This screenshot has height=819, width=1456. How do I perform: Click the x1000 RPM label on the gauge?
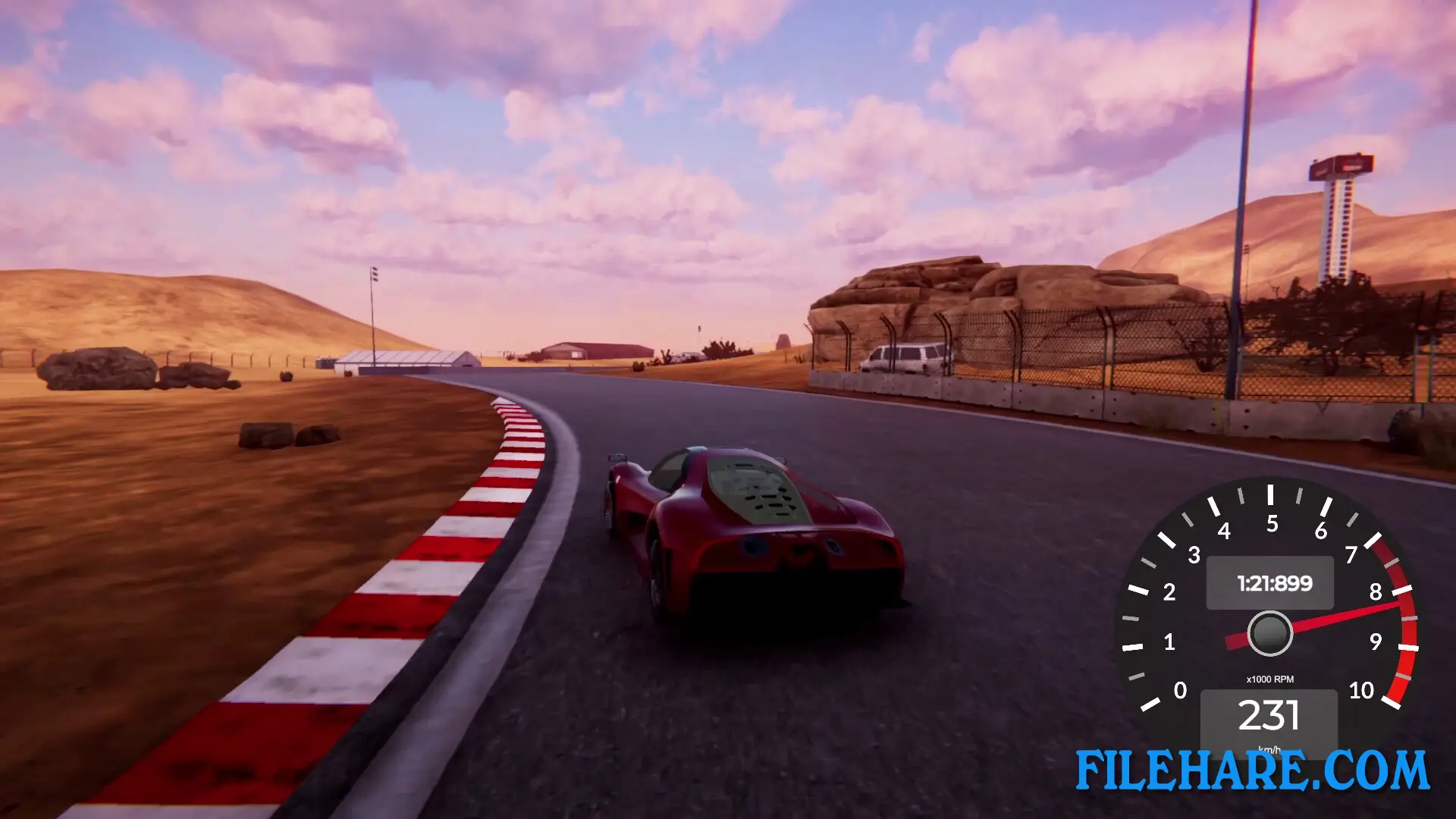tap(1270, 679)
